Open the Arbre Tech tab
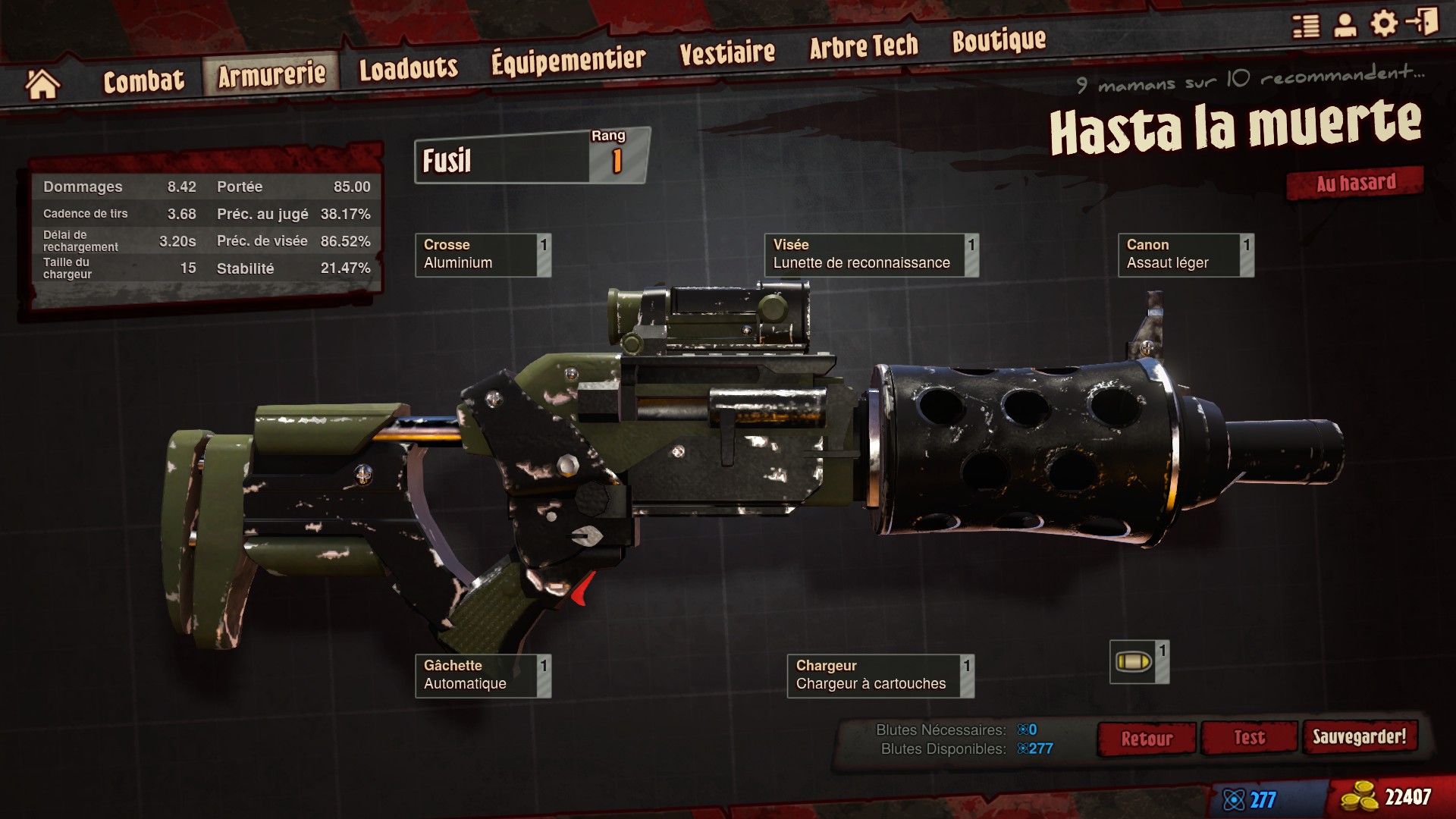 click(863, 47)
